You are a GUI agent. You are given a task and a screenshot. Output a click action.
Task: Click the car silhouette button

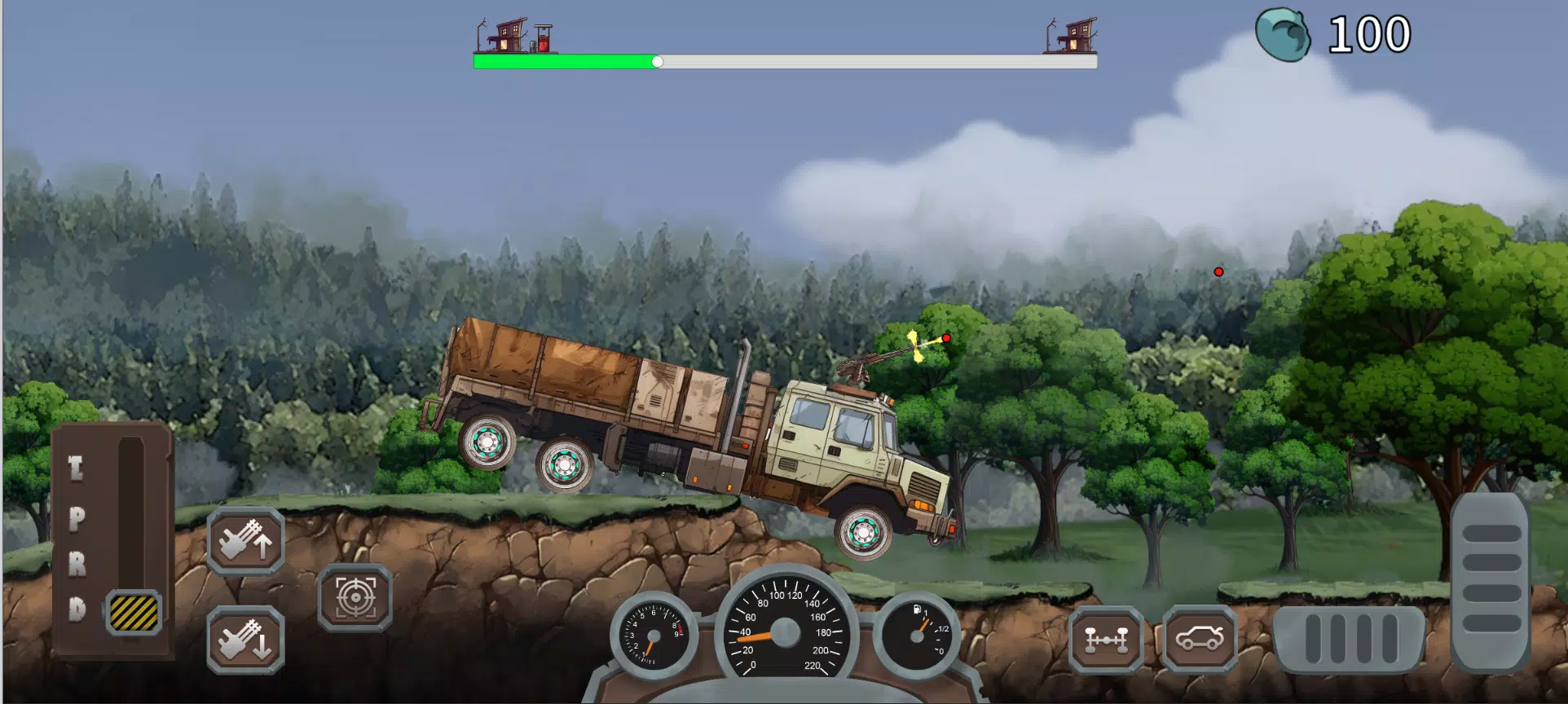[1199, 640]
